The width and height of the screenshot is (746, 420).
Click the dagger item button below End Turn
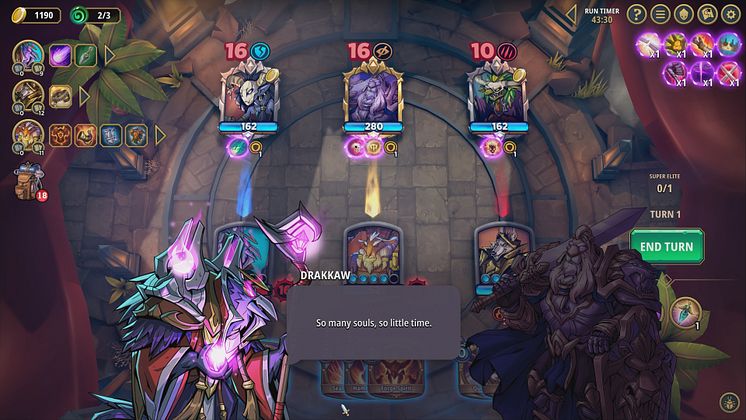pos(684,312)
